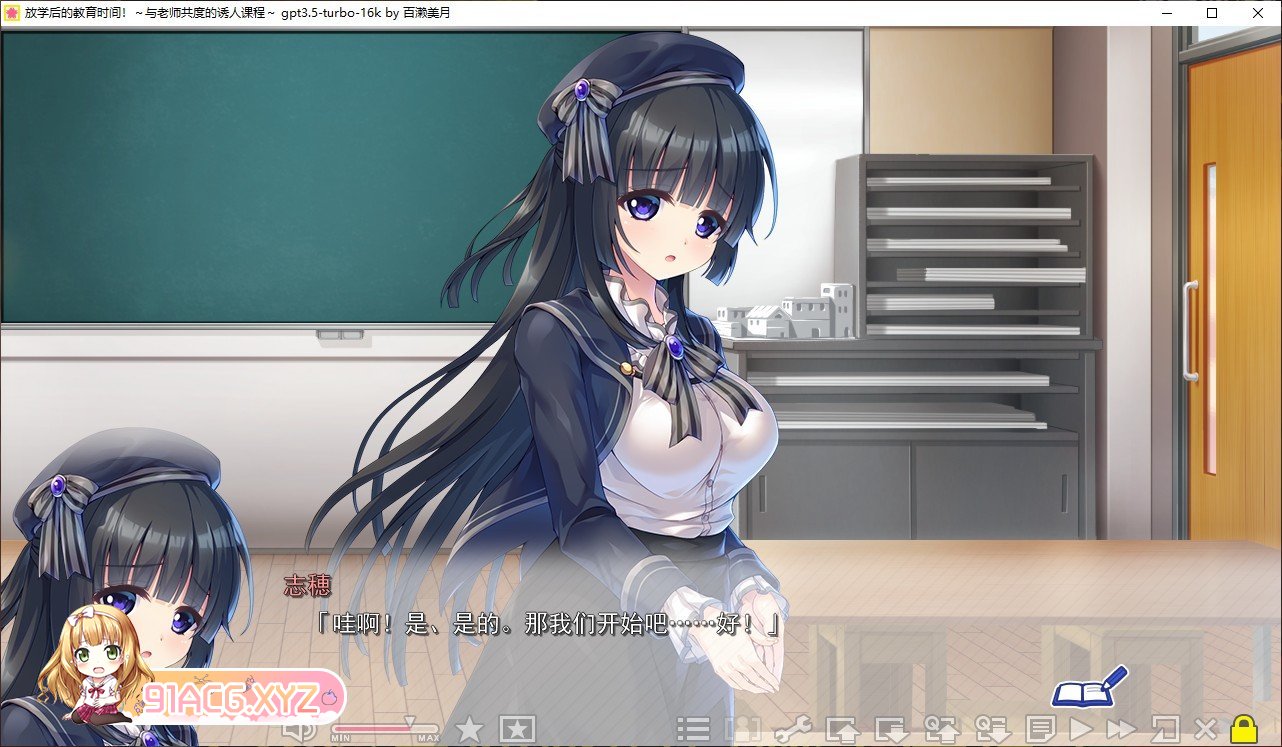
Task: Toggle window mode with the frame icon
Action: (x=1166, y=730)
